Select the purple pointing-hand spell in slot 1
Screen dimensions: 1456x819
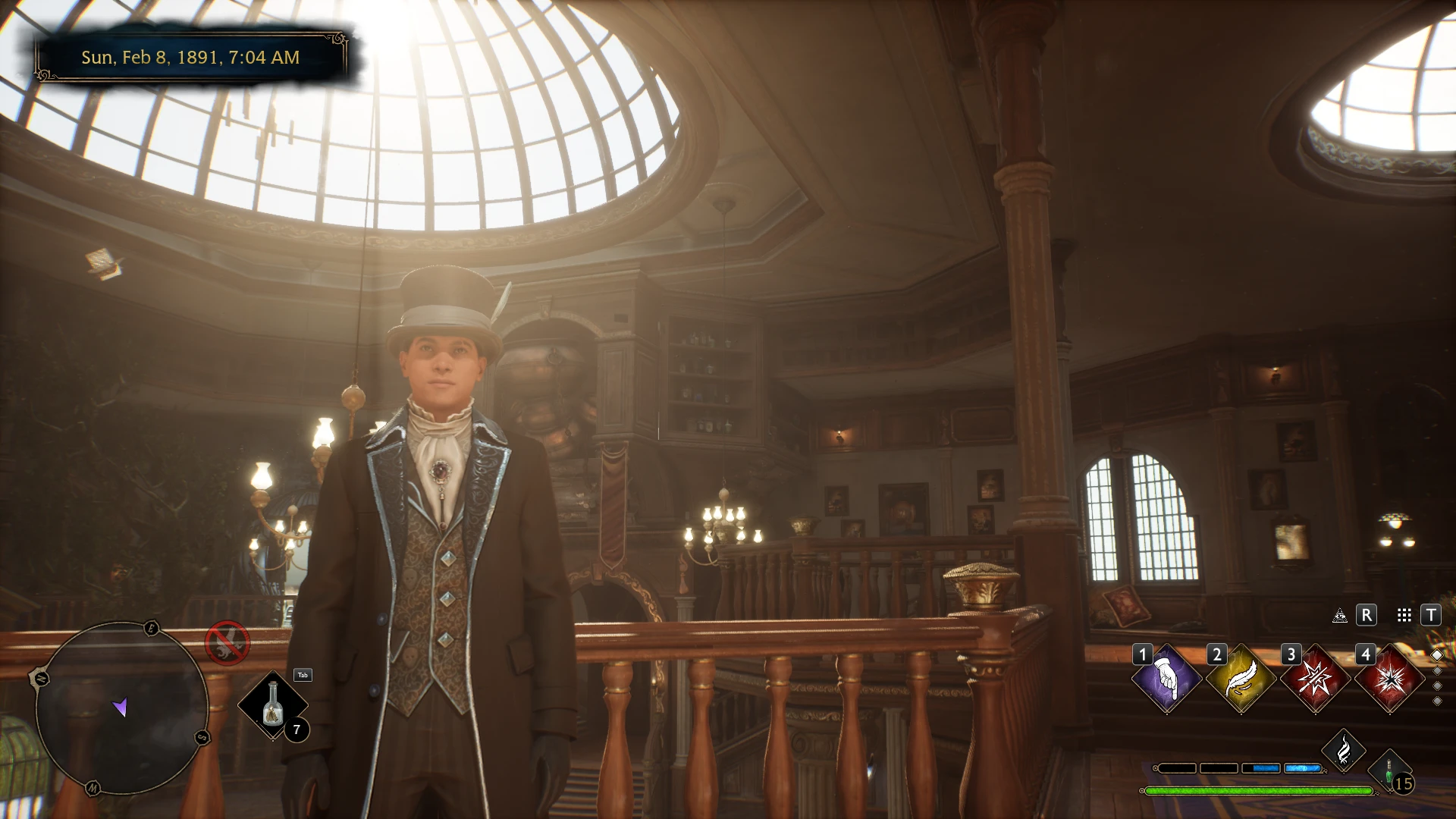(x=1166, y=679)
